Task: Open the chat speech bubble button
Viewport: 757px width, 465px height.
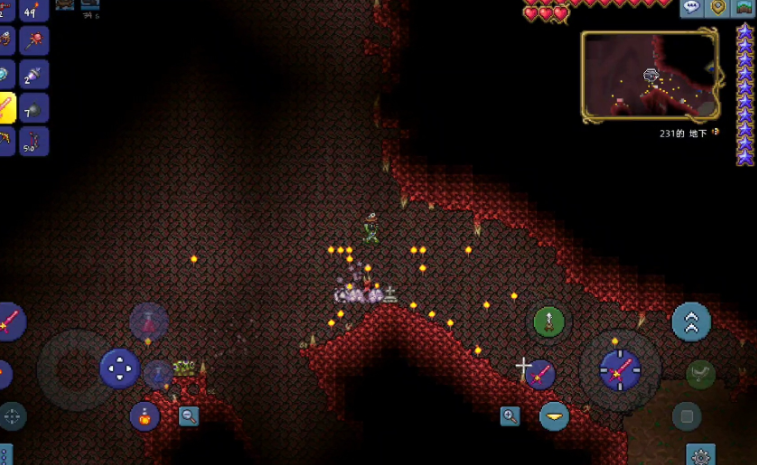Action: 692,8
